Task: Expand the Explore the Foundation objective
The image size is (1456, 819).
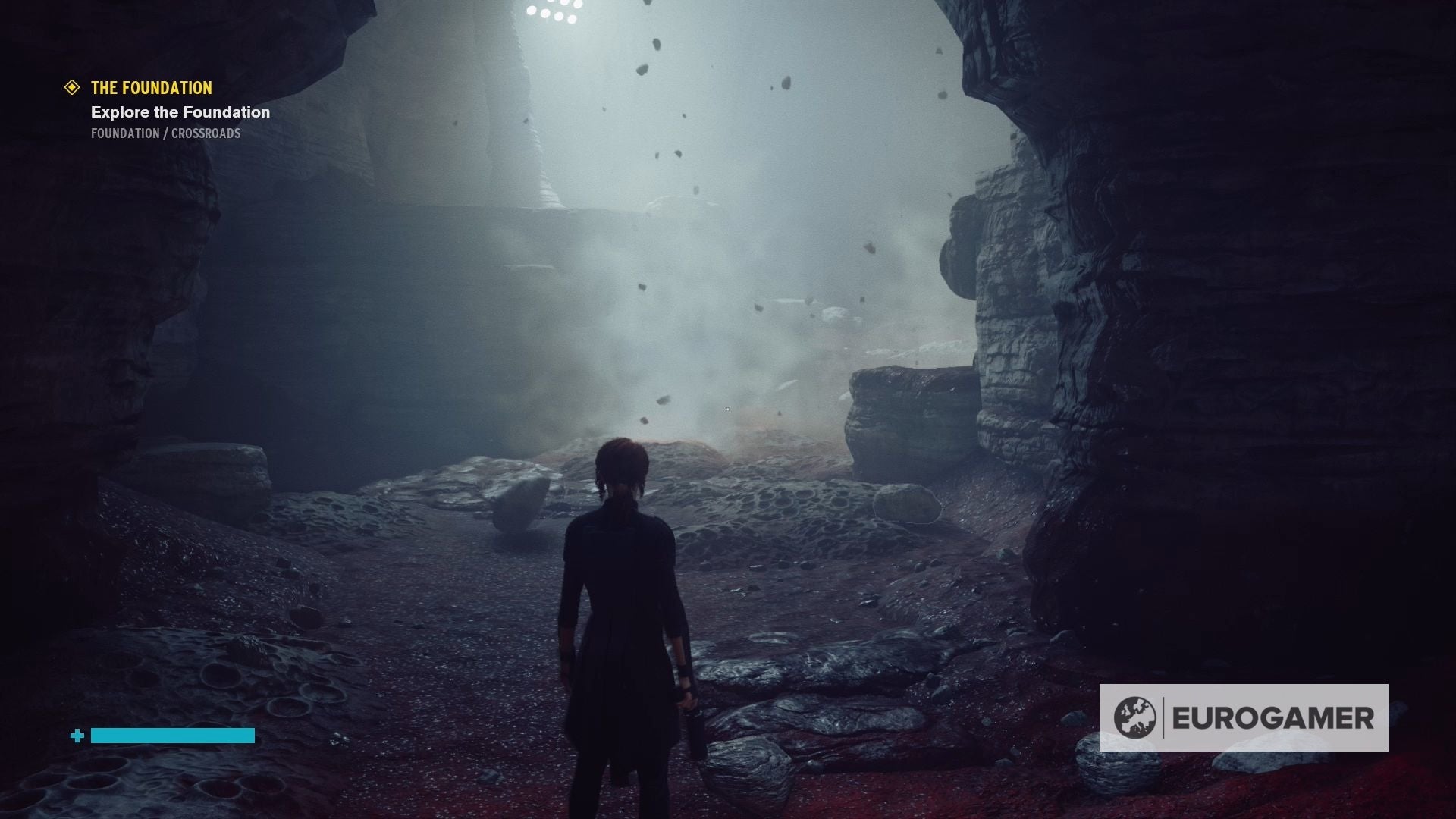Action: pos(180,112)
